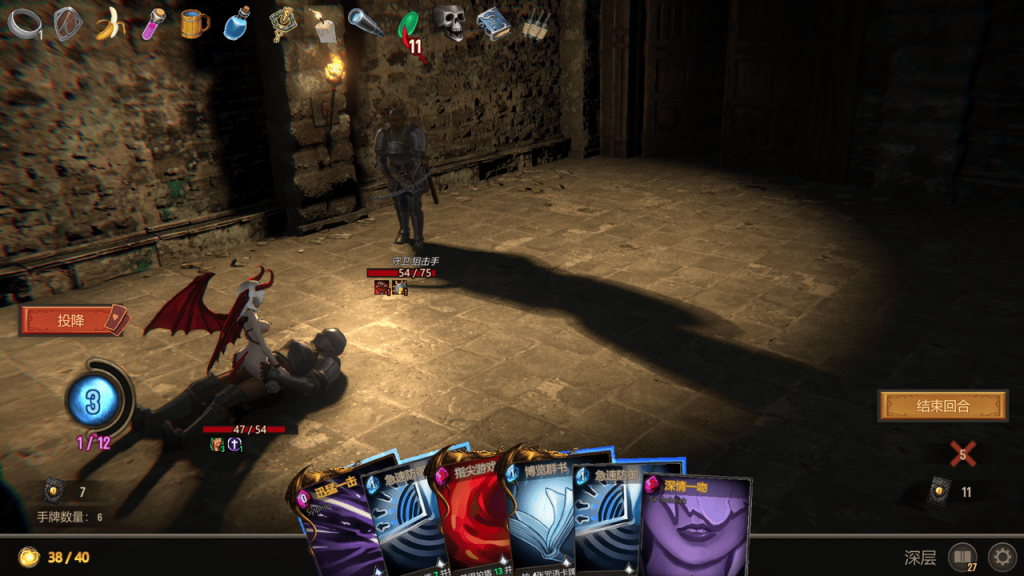Click the 结束回合 end turn button

tap(929, 405)
